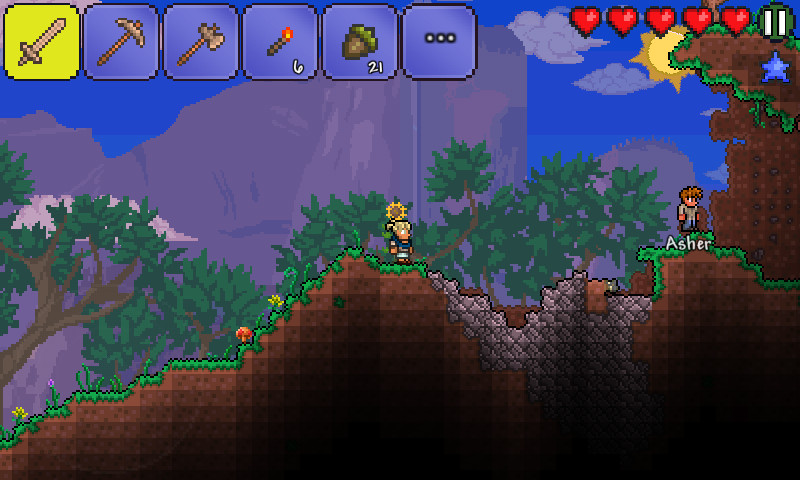Image resolution: width=800 pixels, height=480 pixels.
Task: Choose the copper axe slot
Action: tap(200, 42)
